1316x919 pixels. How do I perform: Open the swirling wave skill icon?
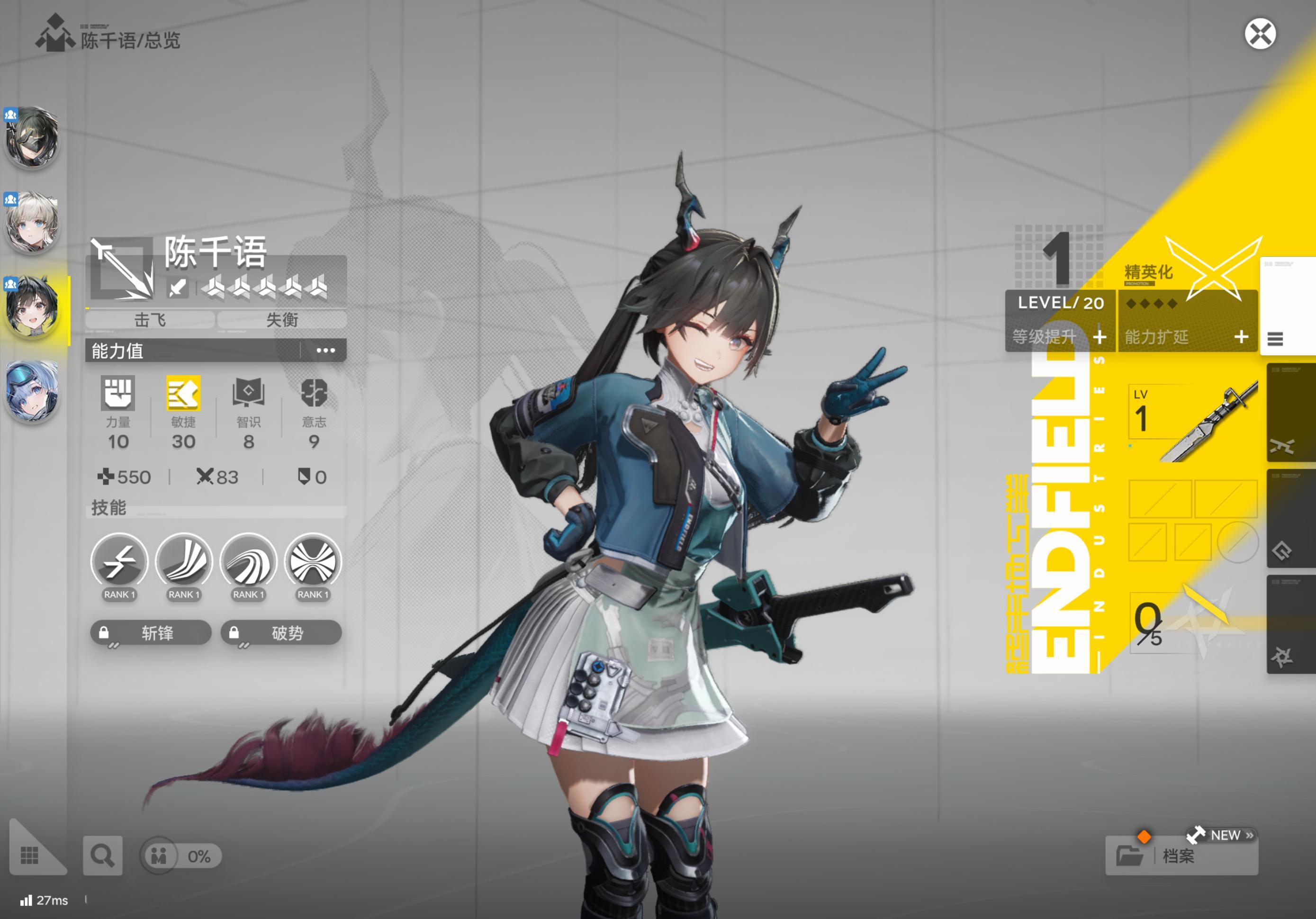pyautogui.click(x=248, y=562)
